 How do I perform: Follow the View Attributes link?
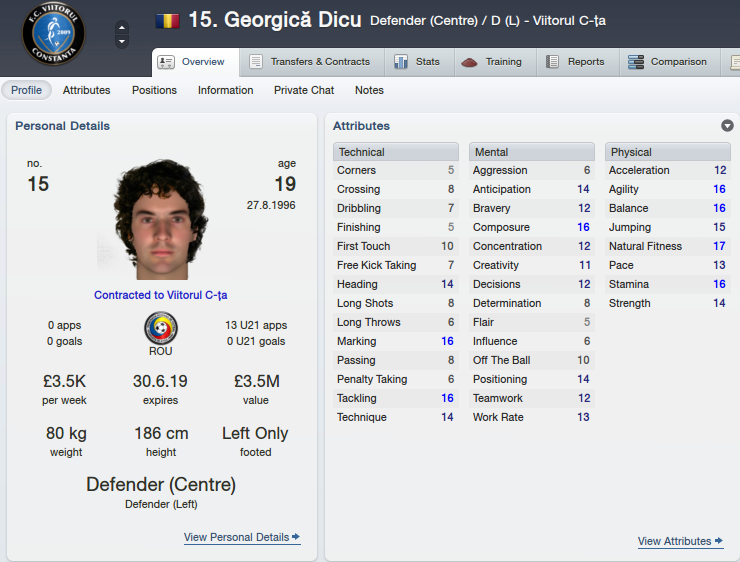pyautogui.click(x=681, y=541)
